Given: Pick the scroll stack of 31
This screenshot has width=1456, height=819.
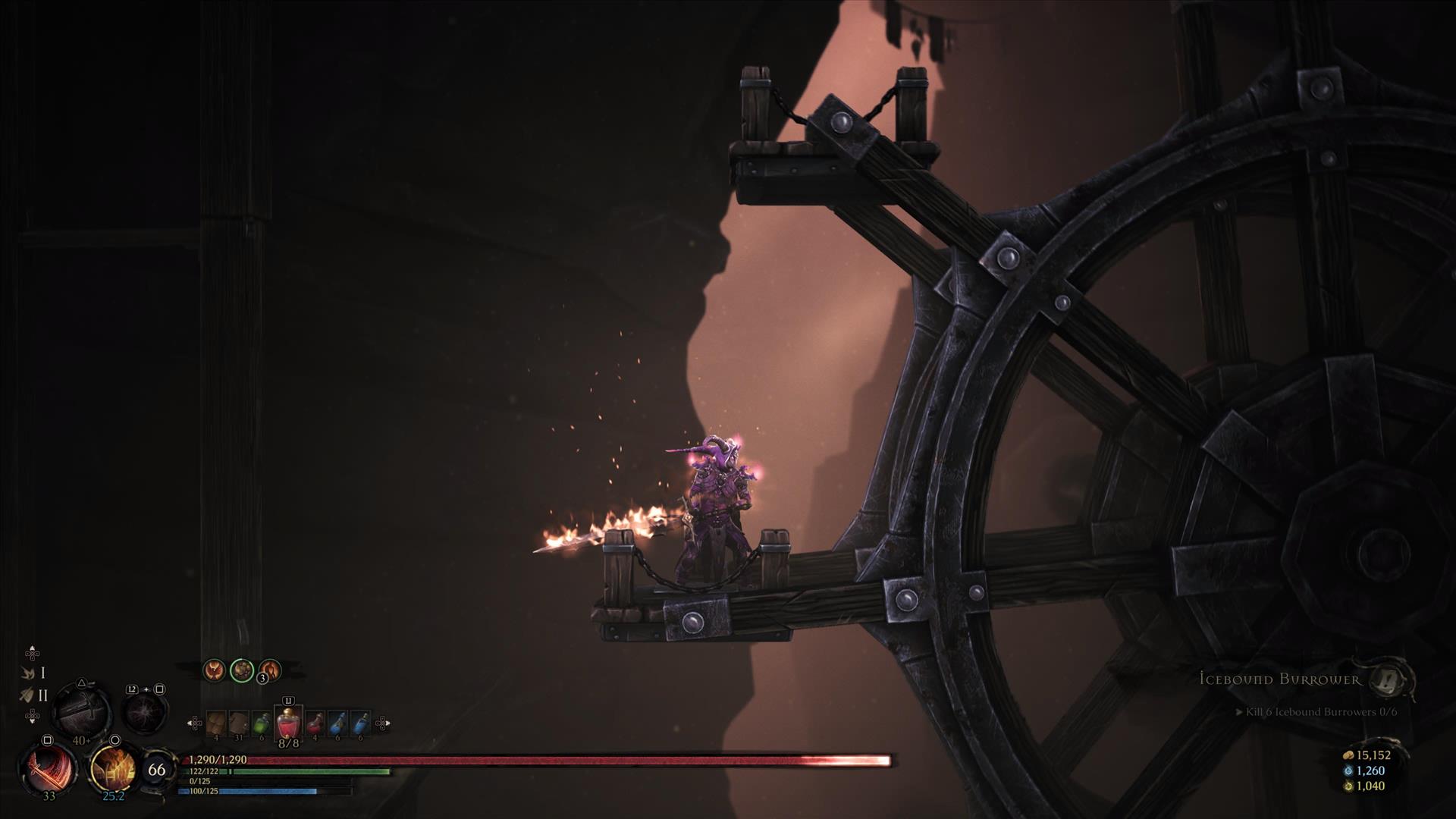Looking at the screenshot, I should [x=239, y=724].
